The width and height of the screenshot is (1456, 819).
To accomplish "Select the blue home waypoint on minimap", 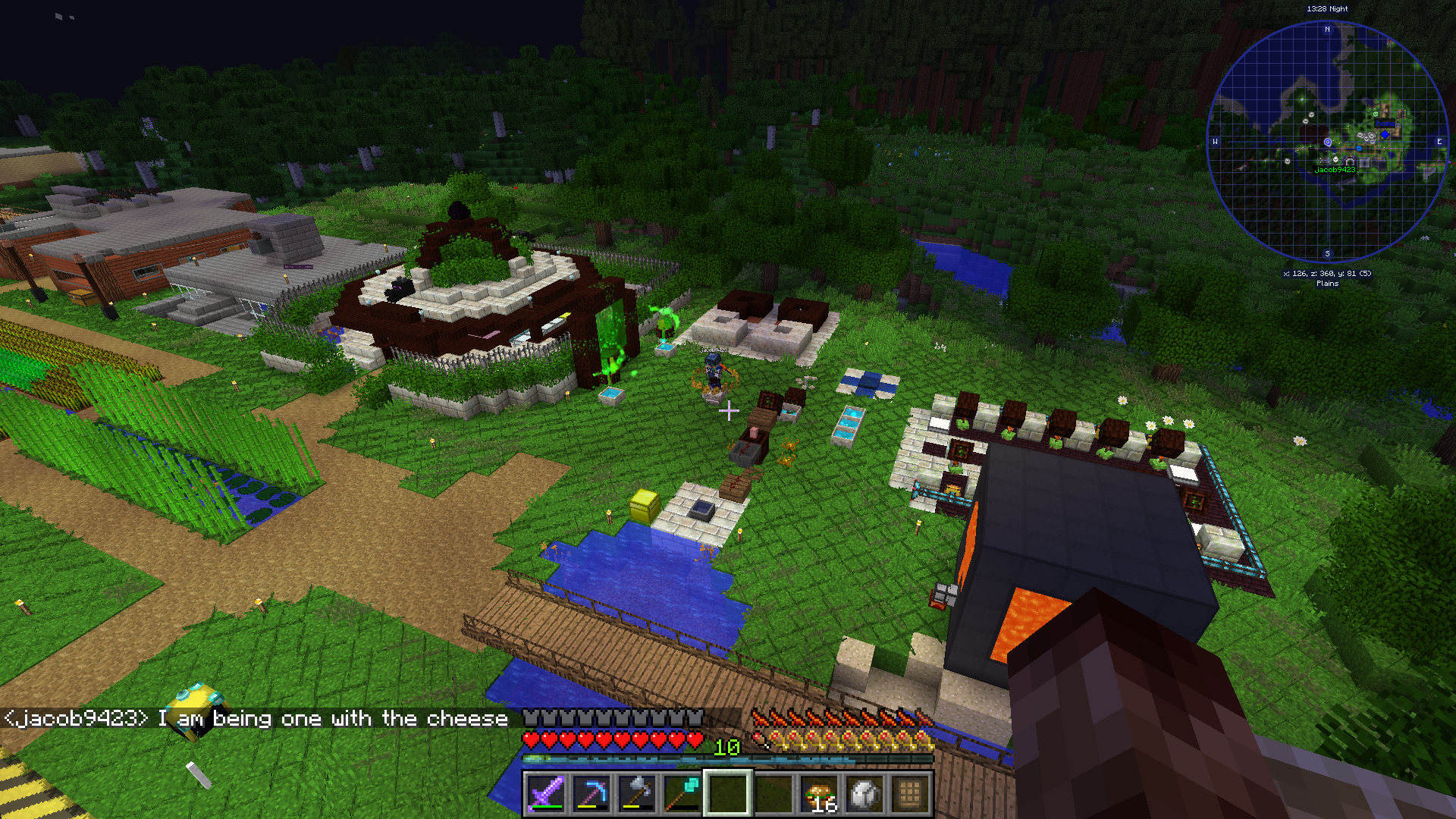I will 1385,133.
